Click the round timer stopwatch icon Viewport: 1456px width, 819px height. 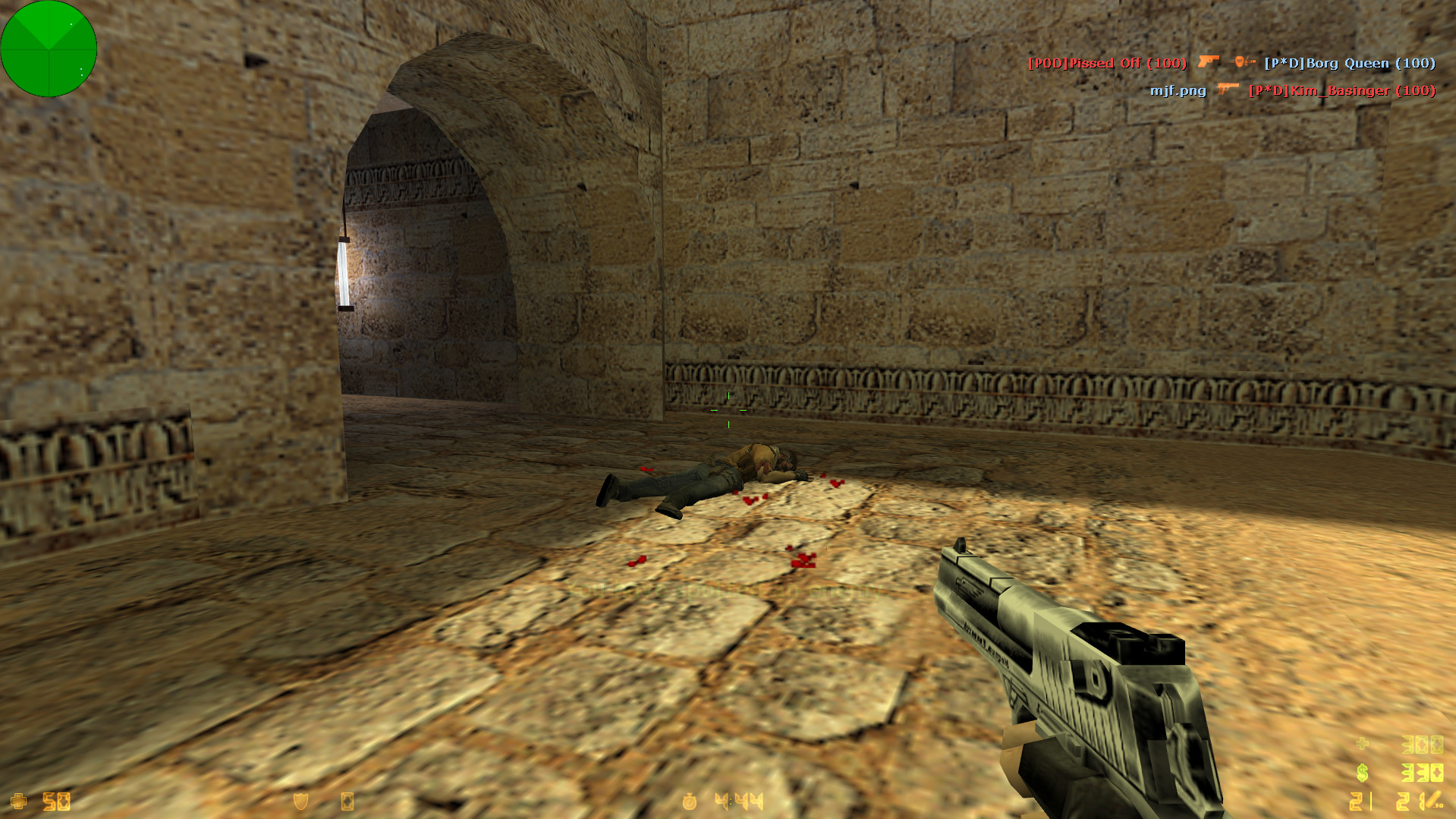coord(689,802)
